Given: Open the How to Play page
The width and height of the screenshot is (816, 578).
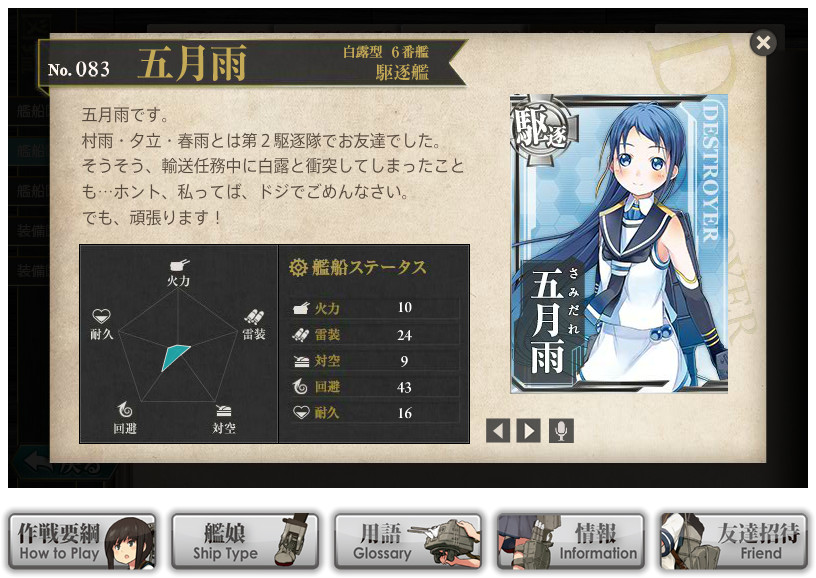Looking at the screenshot, I should 82,541.
